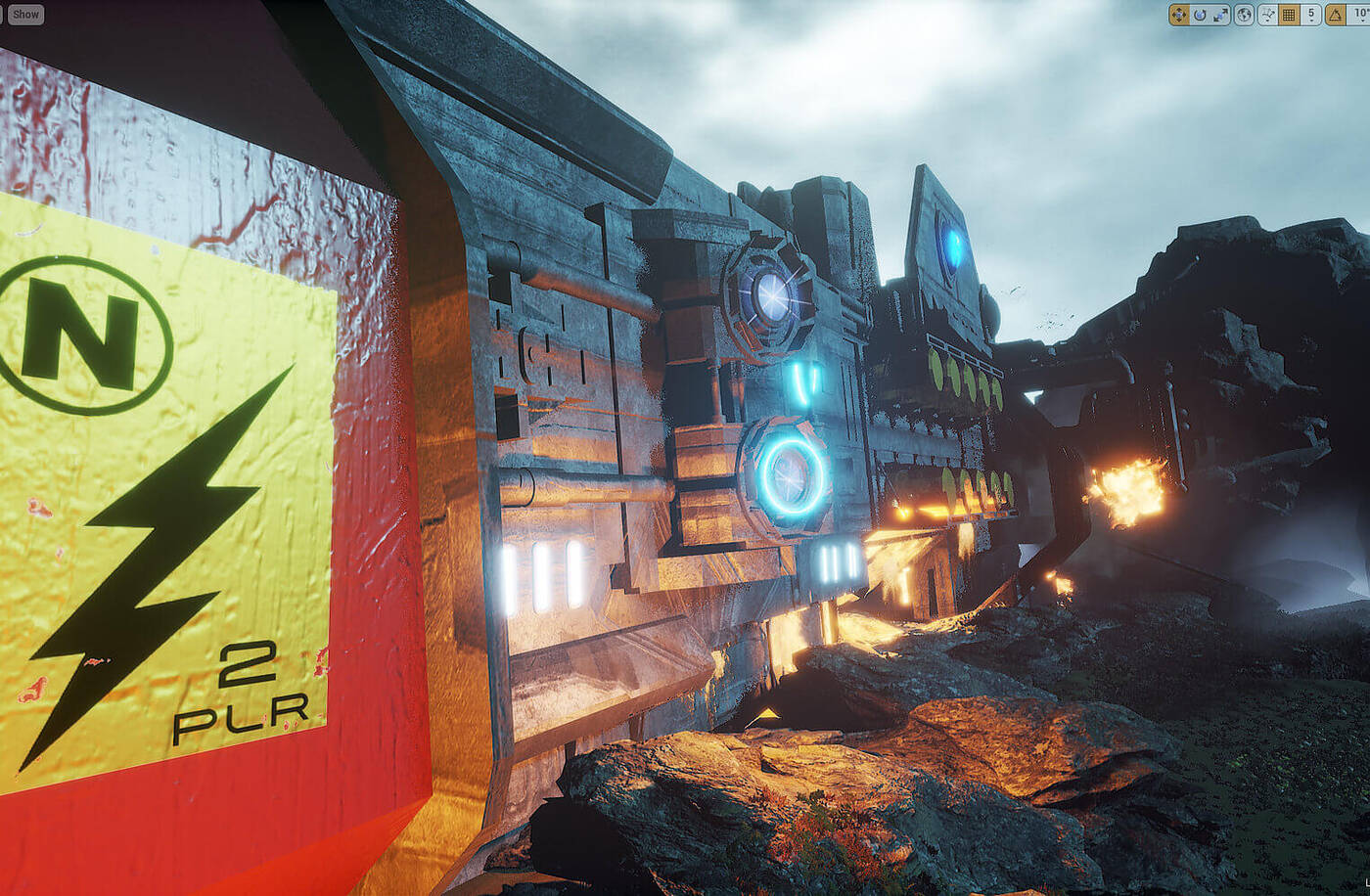Select the Translate tool
Screen dimensions: 1370x896
(x=1180, y=14)
